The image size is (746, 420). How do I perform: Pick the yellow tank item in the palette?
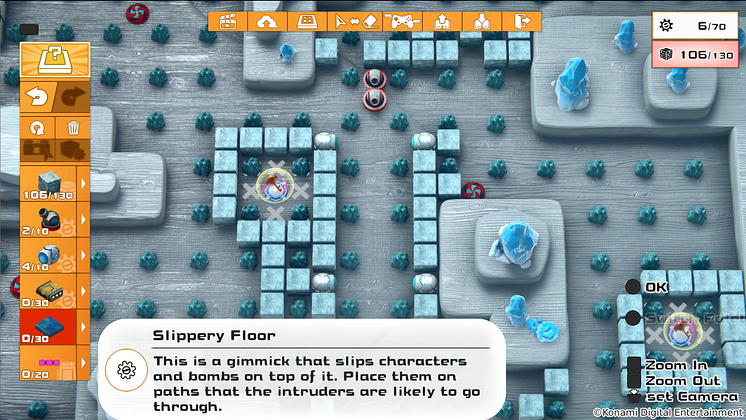click(x=47, y=289)
